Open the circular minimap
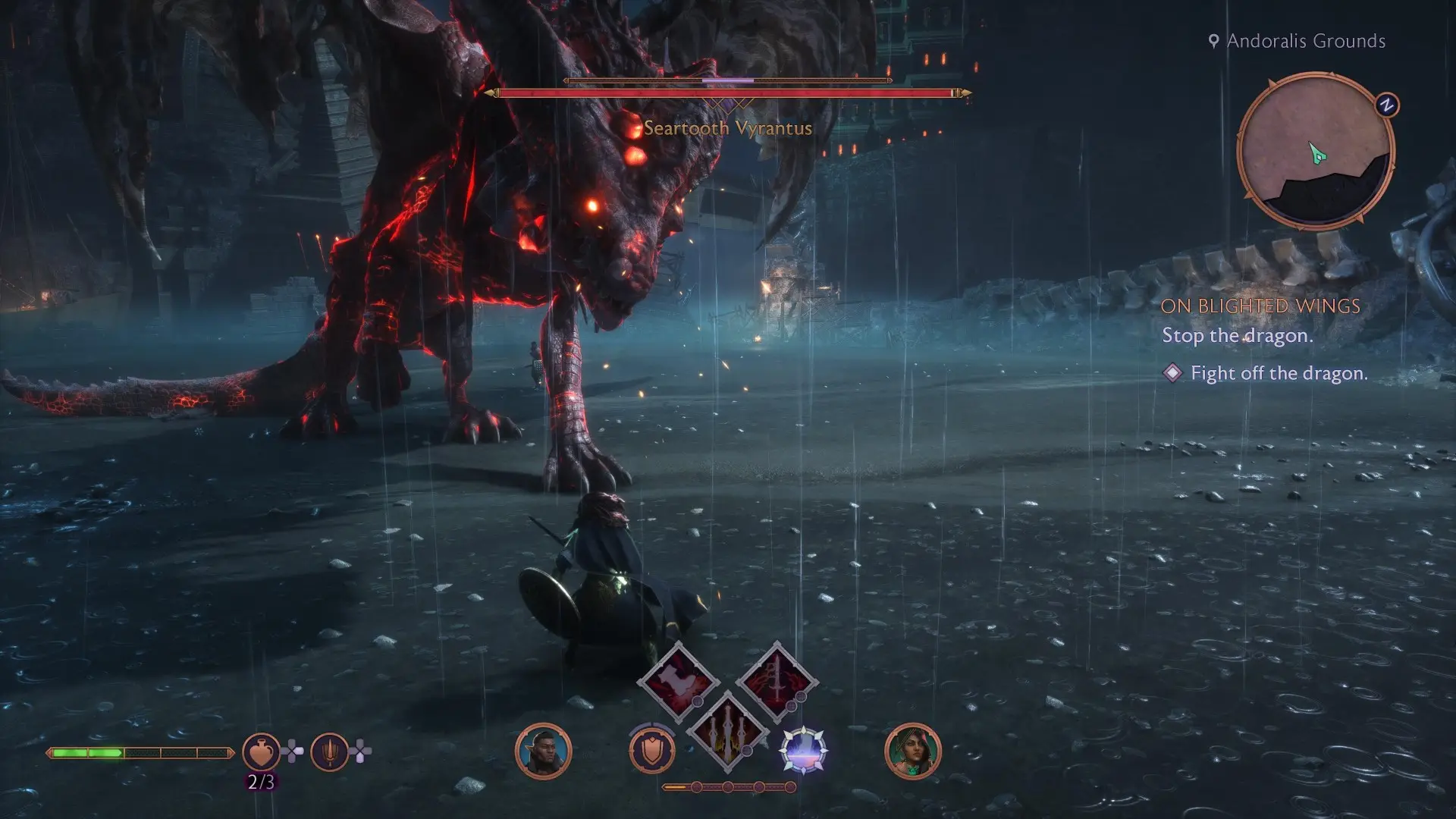1456x819 pixels. tap(1315, 151)
